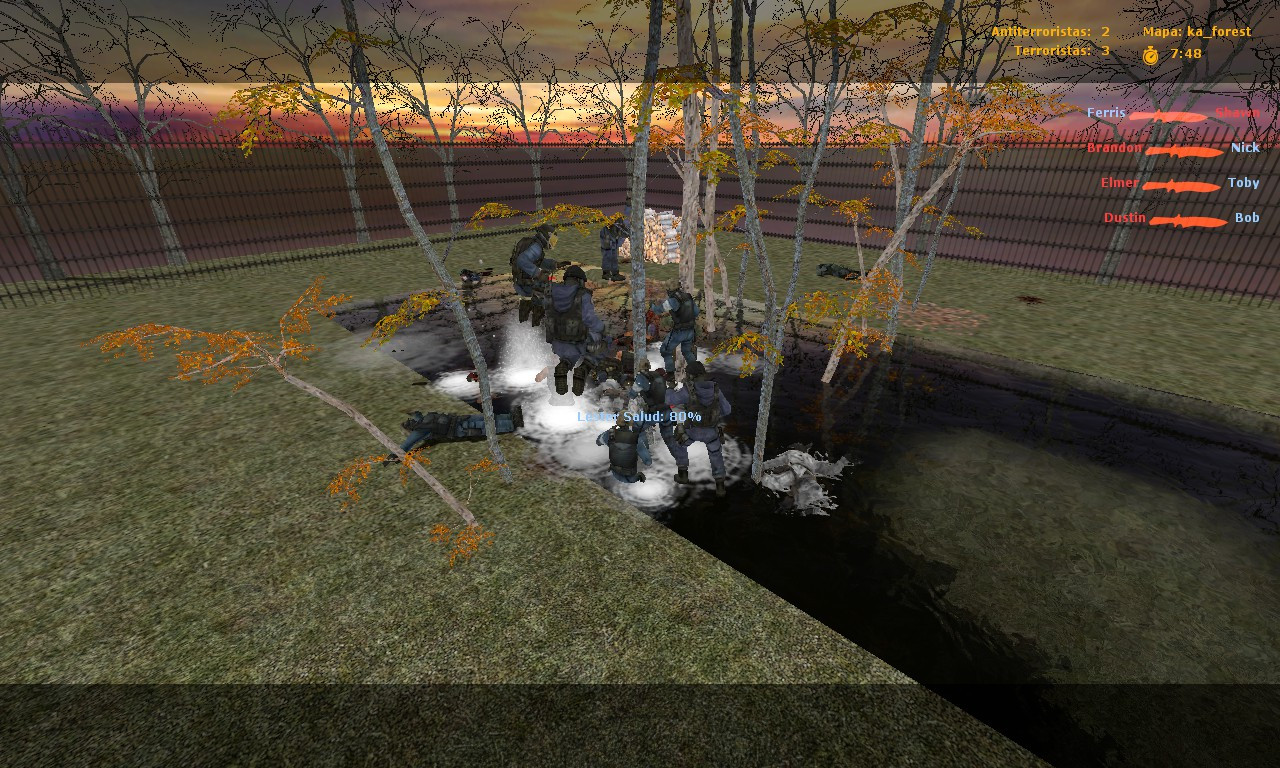Click the stopwatch timer icon
Image resolution: width=1280 pixels, height=768 pixels.
click(1150, 54)
